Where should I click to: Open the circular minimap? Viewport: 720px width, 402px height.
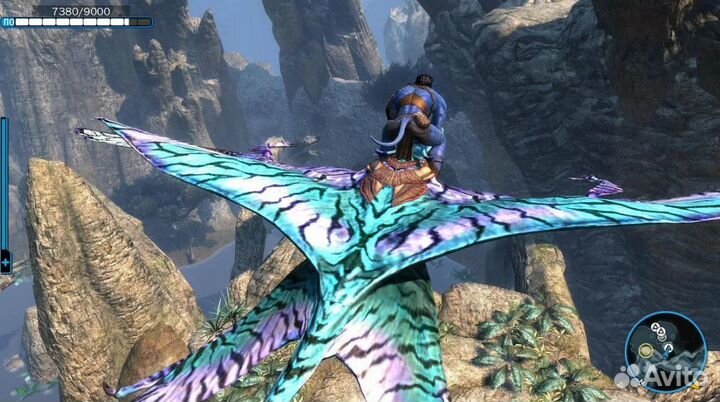[x=665, y=351]
